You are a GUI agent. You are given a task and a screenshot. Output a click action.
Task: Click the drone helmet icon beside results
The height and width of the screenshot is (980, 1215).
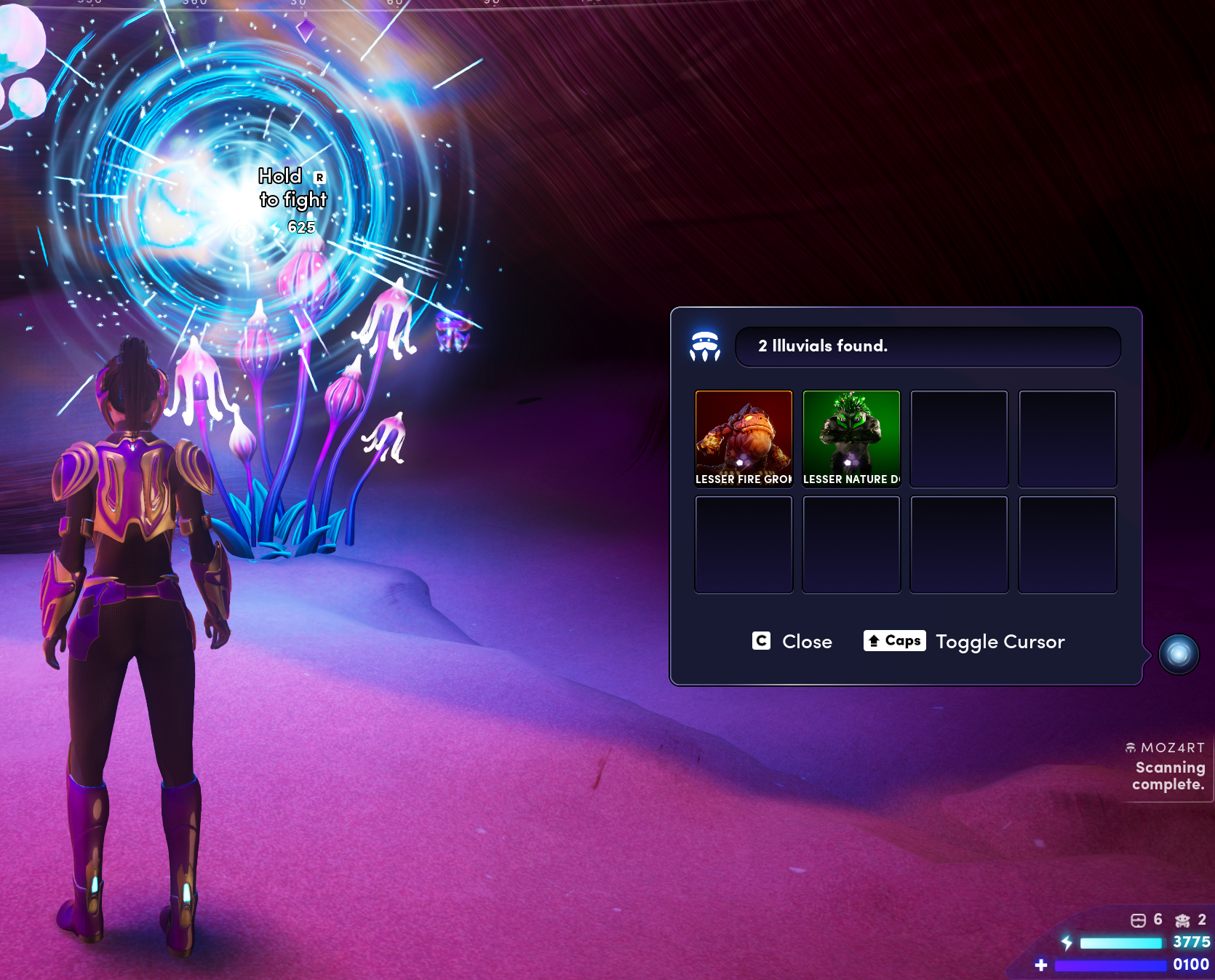click(704, 346)
